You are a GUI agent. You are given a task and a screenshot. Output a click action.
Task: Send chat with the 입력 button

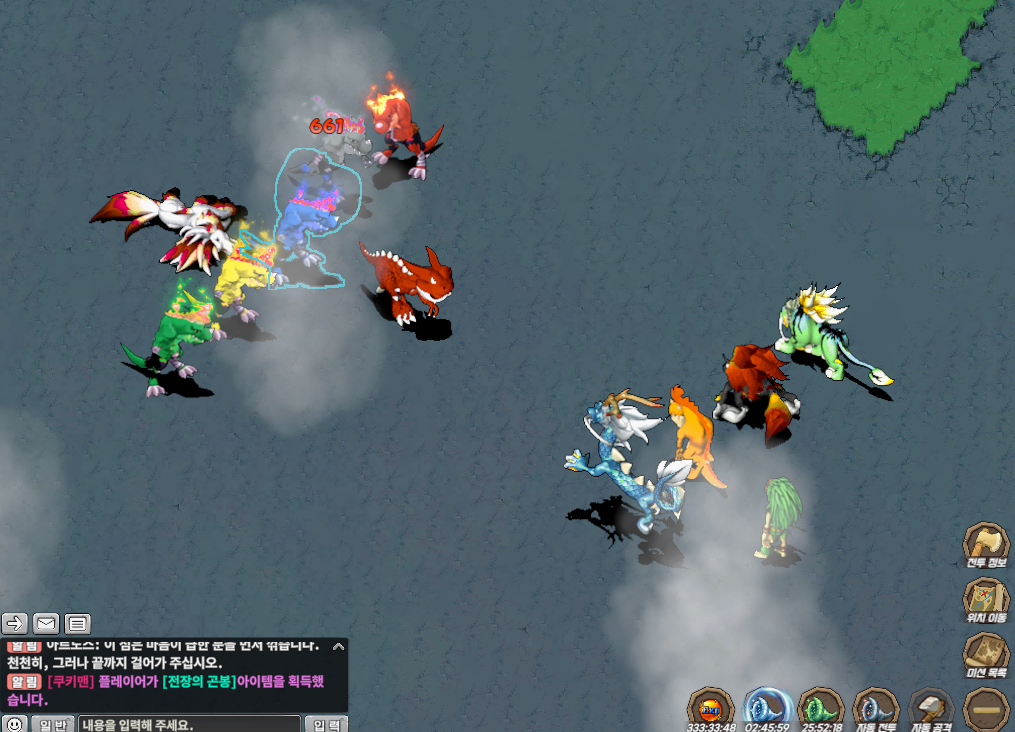[x=328, y=724]
